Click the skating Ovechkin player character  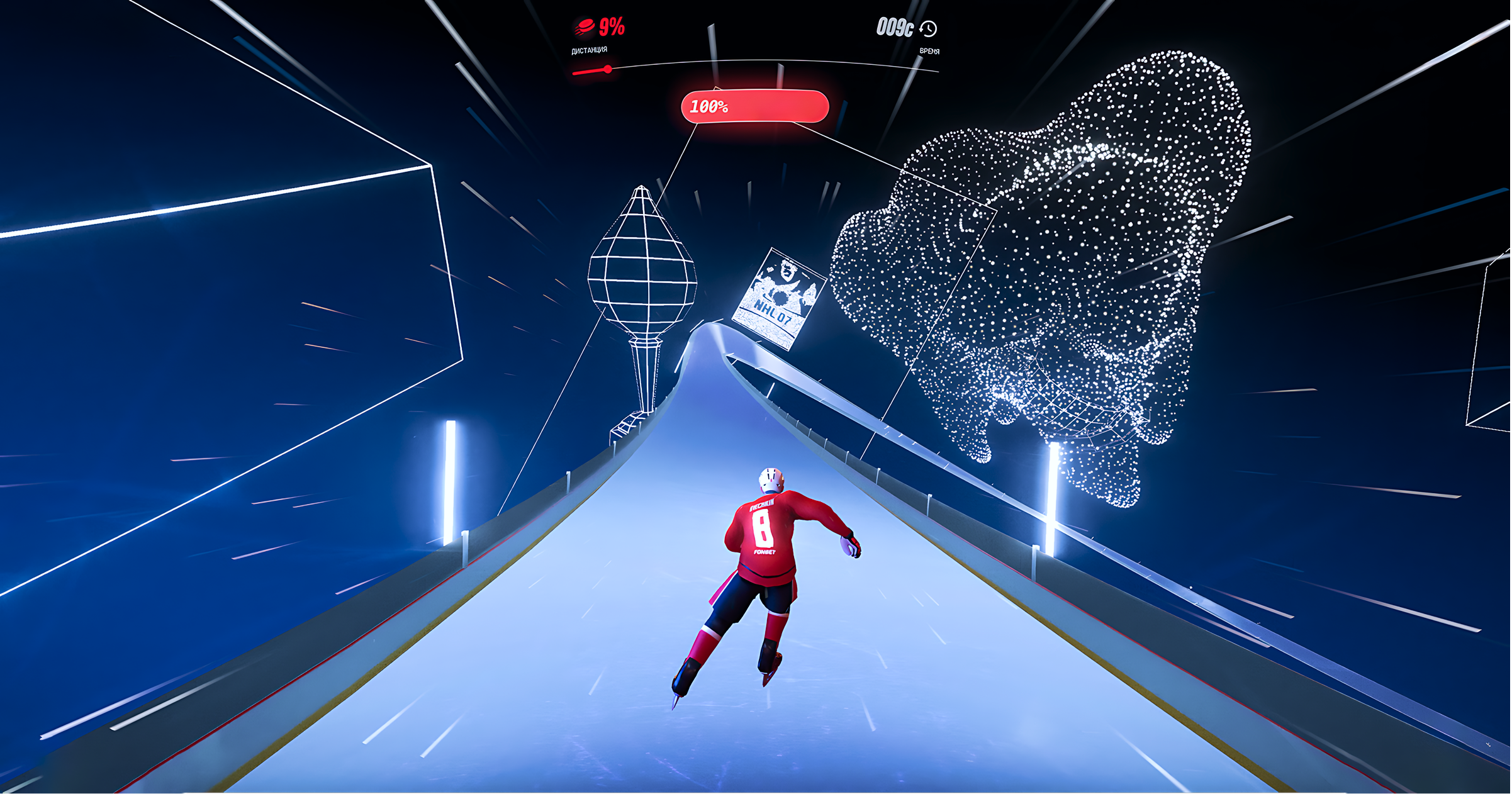coord(764,566)
